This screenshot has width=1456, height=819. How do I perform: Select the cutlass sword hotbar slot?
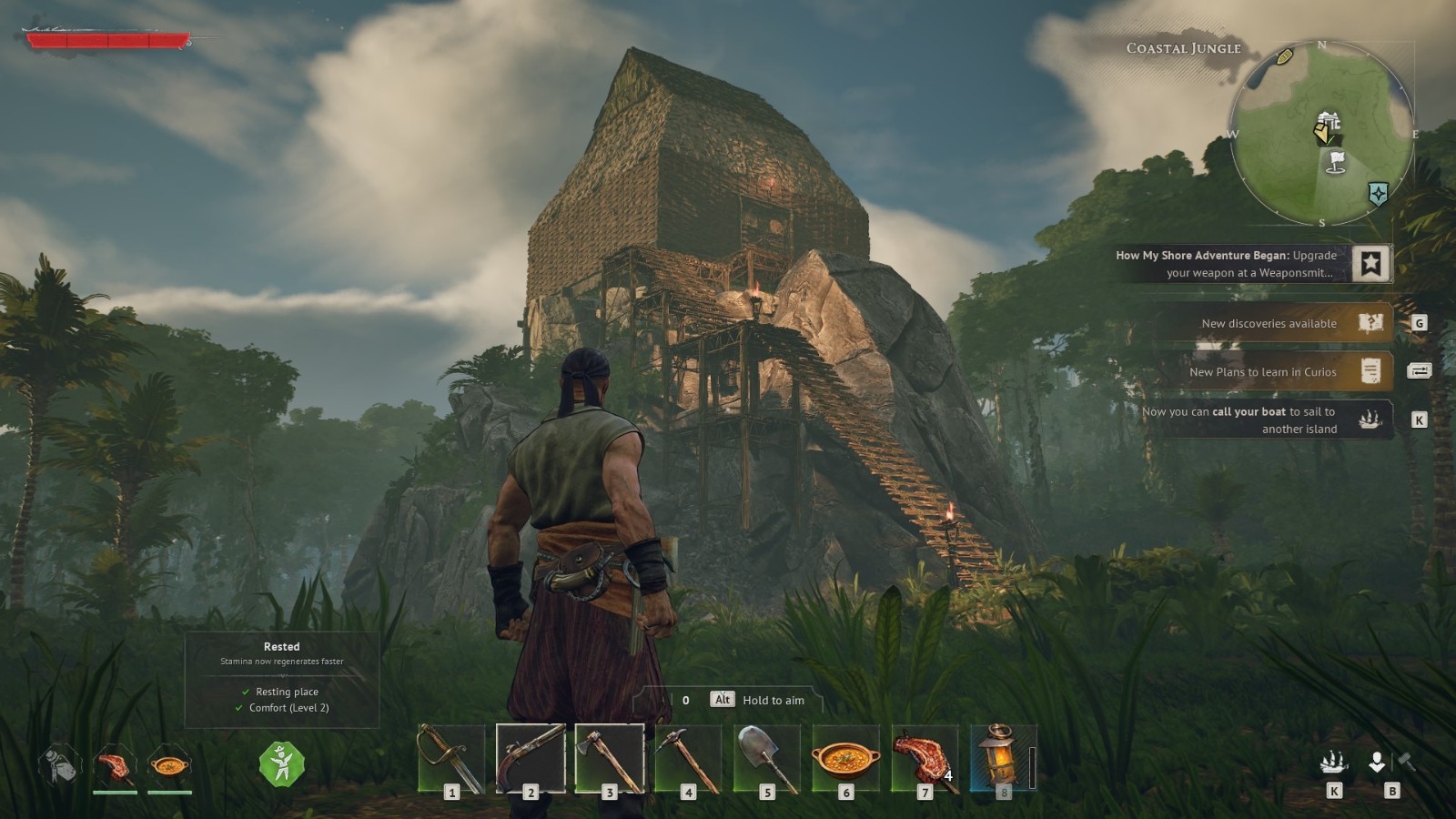[x=451, y=758]
